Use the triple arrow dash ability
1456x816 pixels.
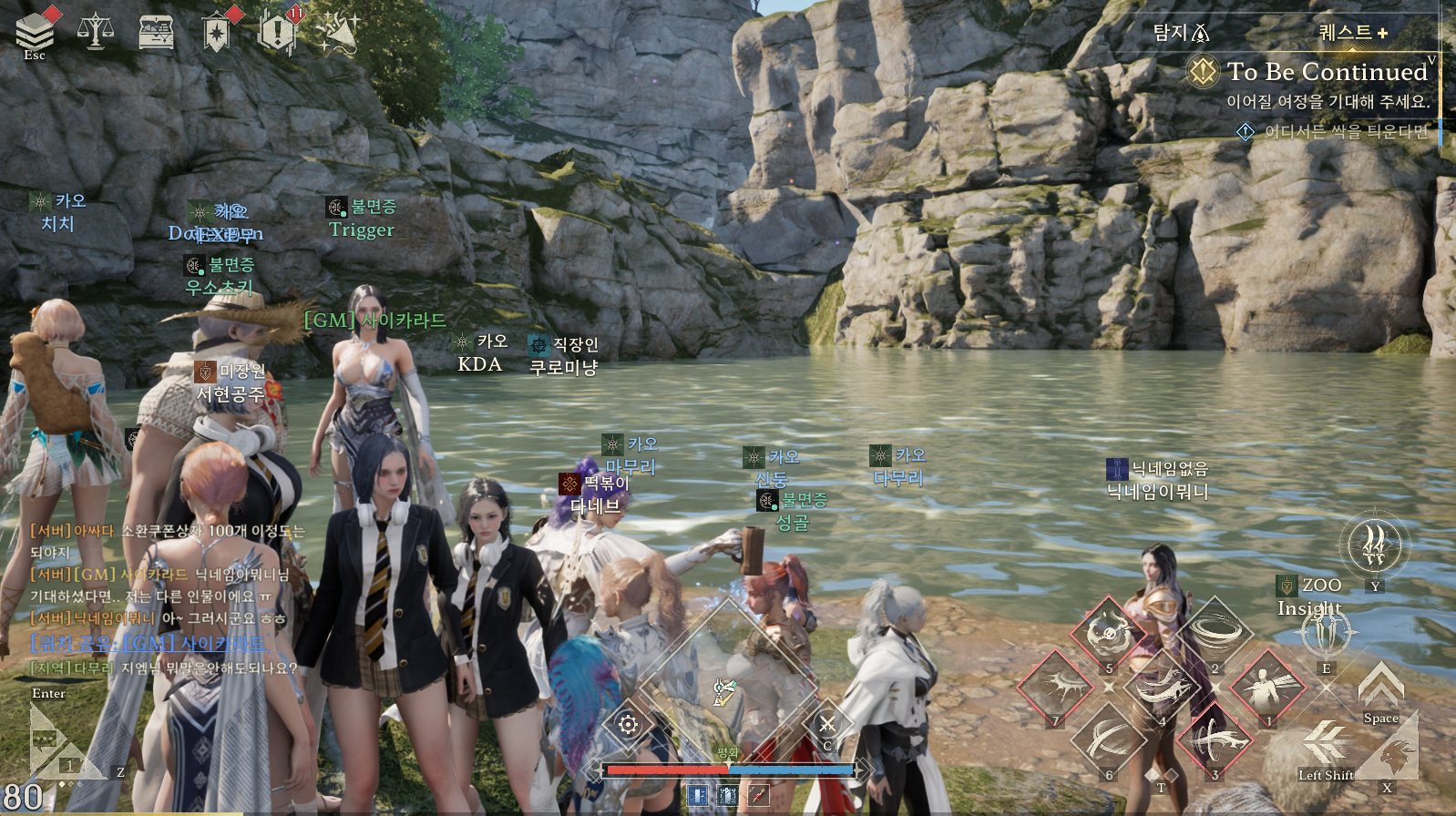[x=1326, y=741]
